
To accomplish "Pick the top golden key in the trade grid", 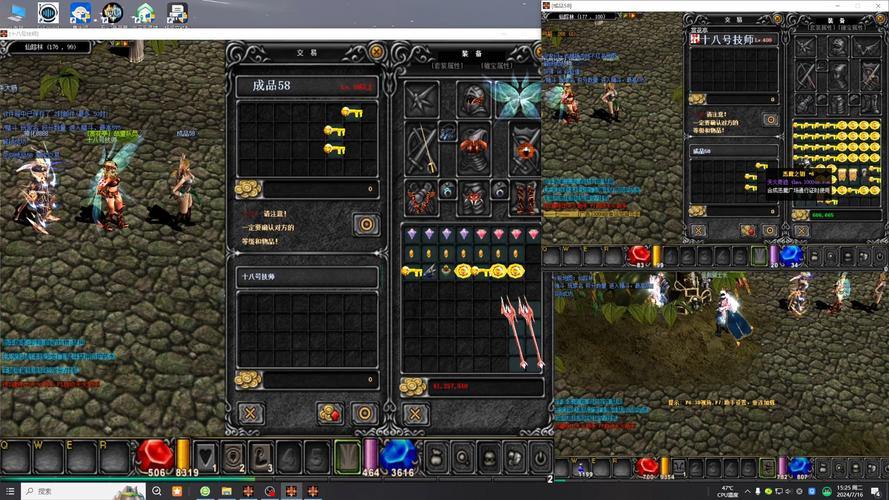I will [350, 112].
